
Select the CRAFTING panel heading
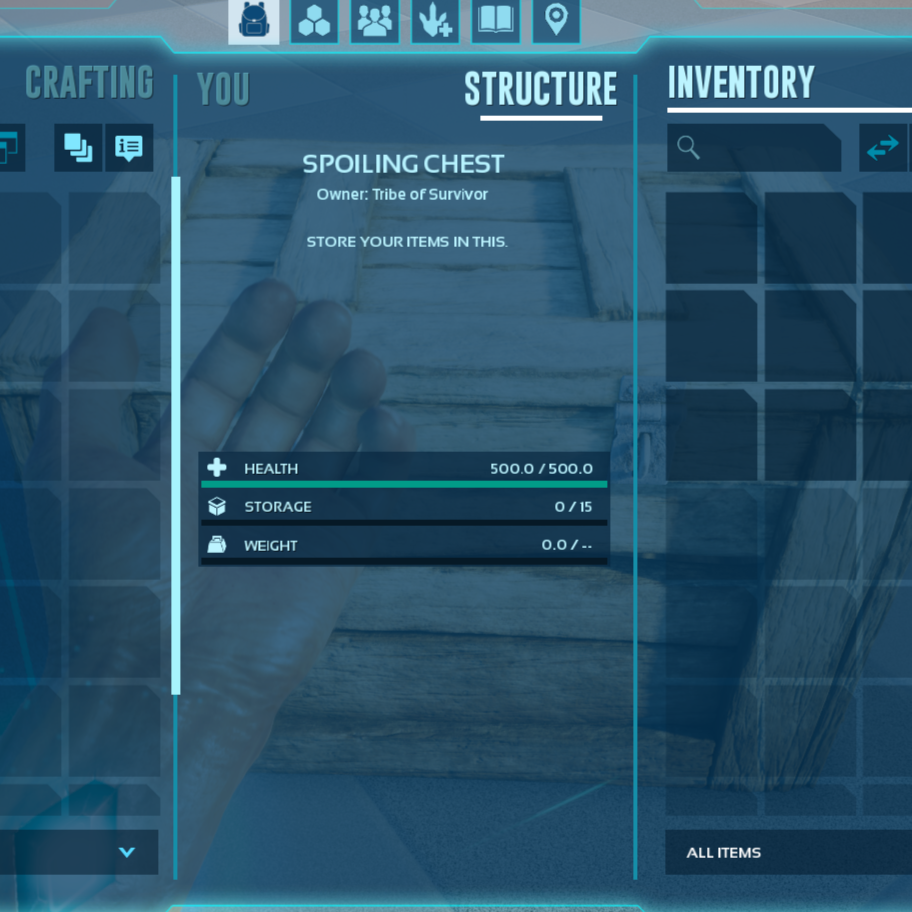(89, 83)
